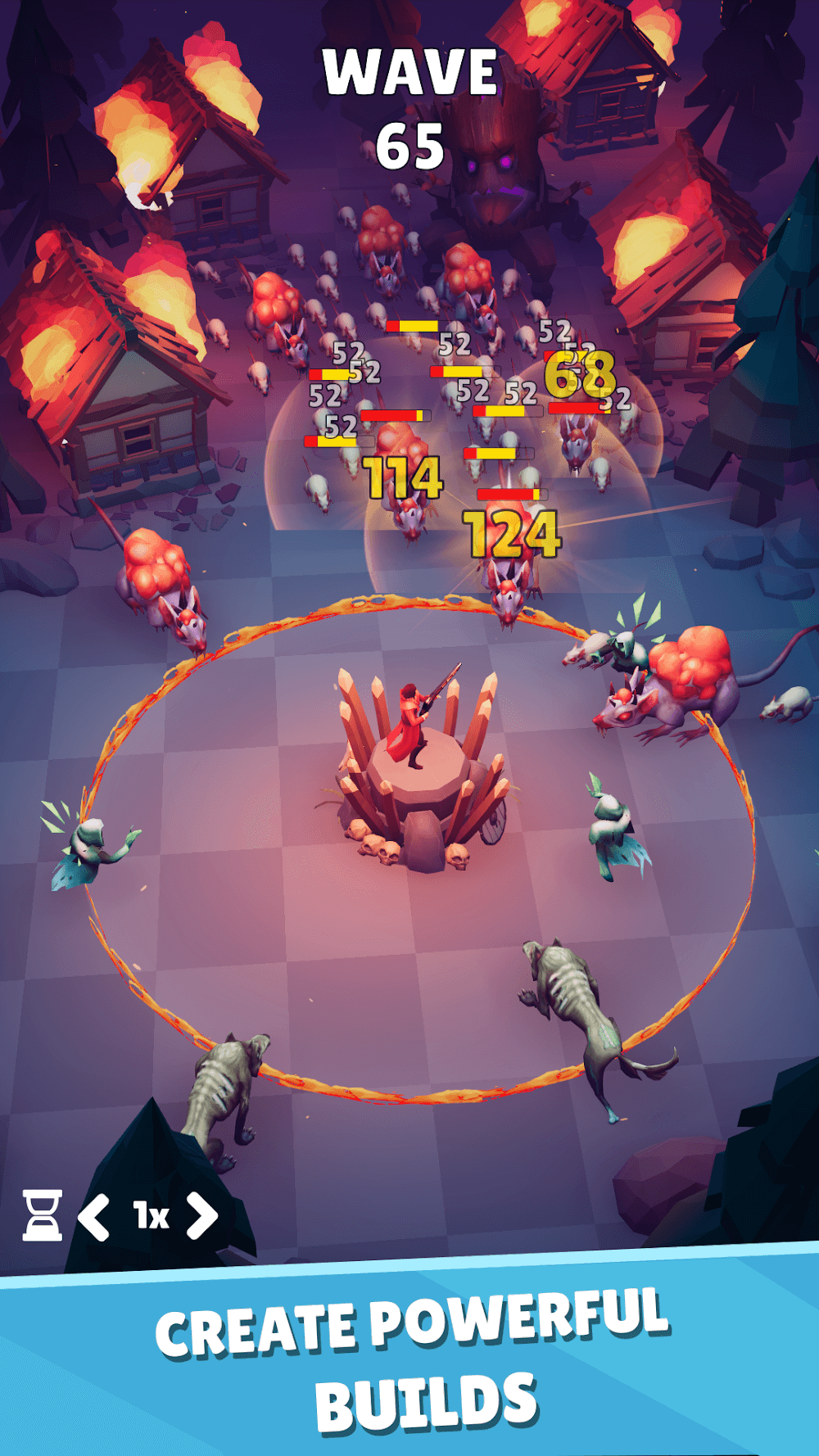Click the hourglass speed icon
The width and height of the screenshot is (819, 1456).
[x=42, y=1214]
